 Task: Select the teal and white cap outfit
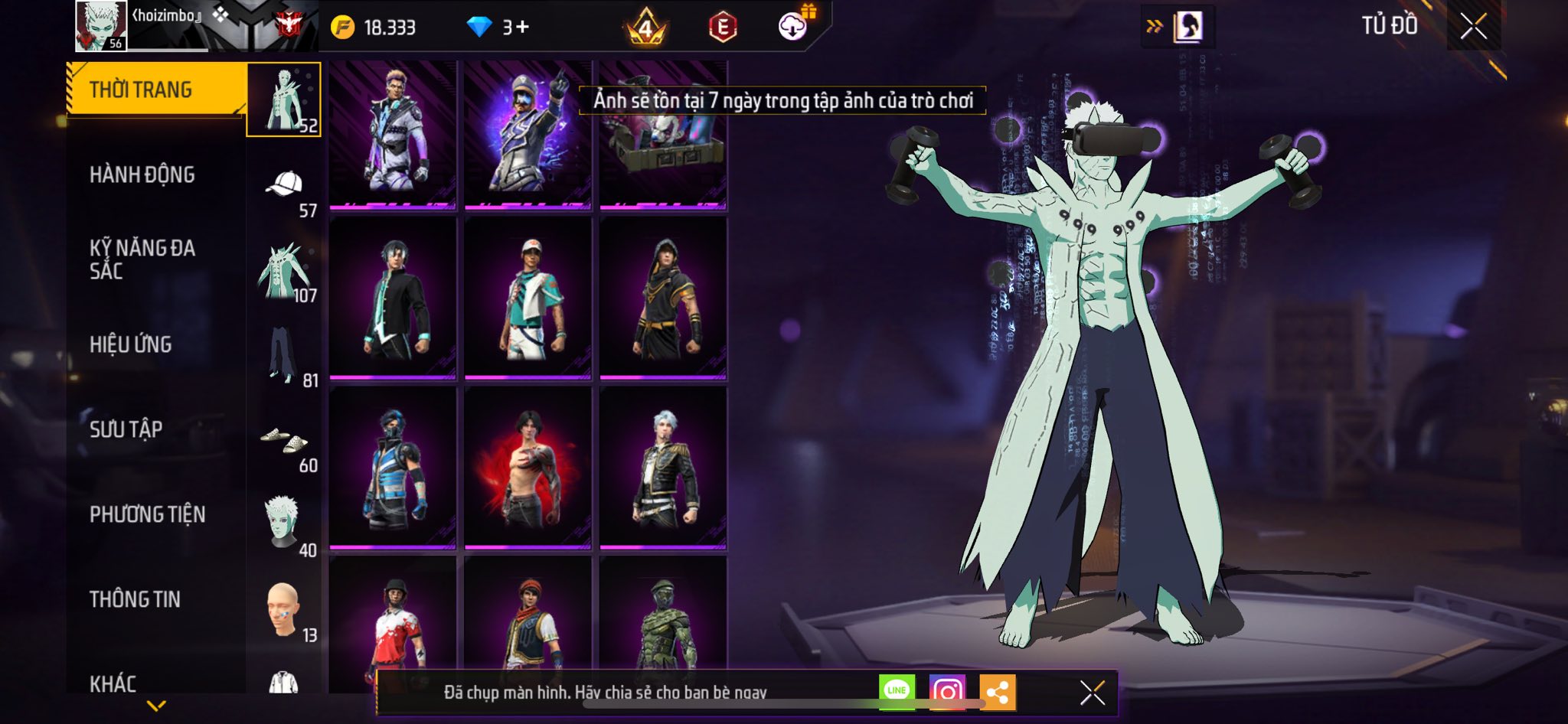coord(528,298)
